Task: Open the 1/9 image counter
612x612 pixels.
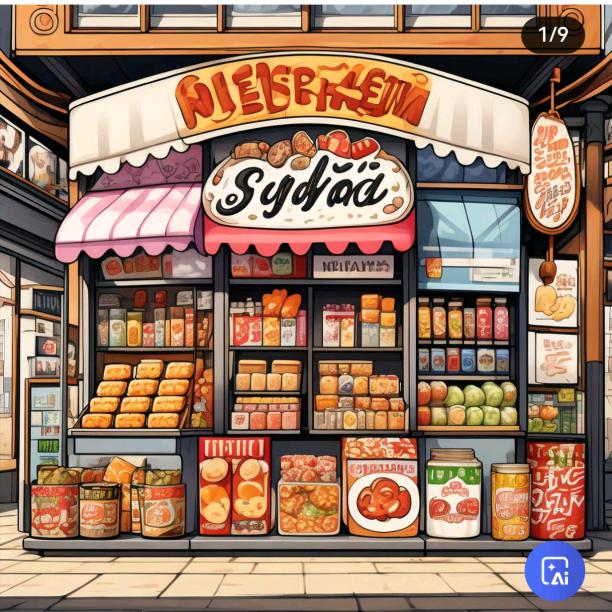Action: pos(553,34)
